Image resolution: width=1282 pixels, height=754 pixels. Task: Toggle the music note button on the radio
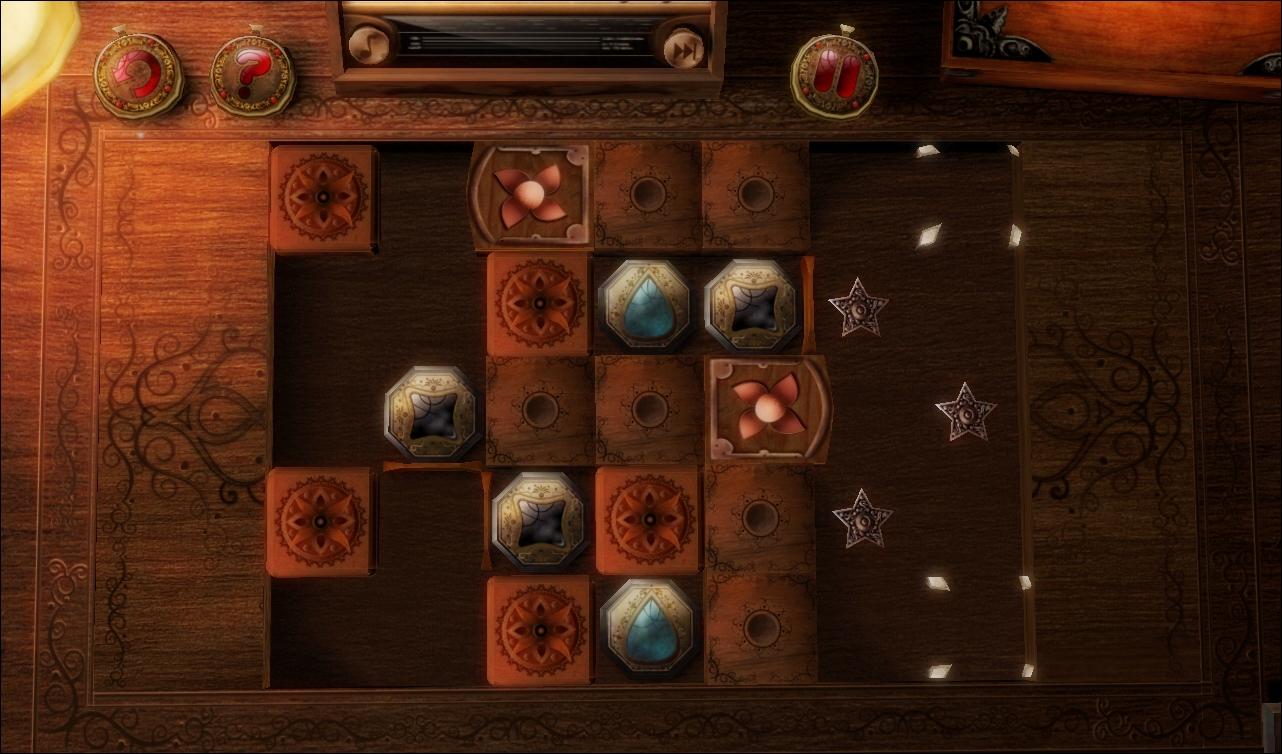(368, 46)
